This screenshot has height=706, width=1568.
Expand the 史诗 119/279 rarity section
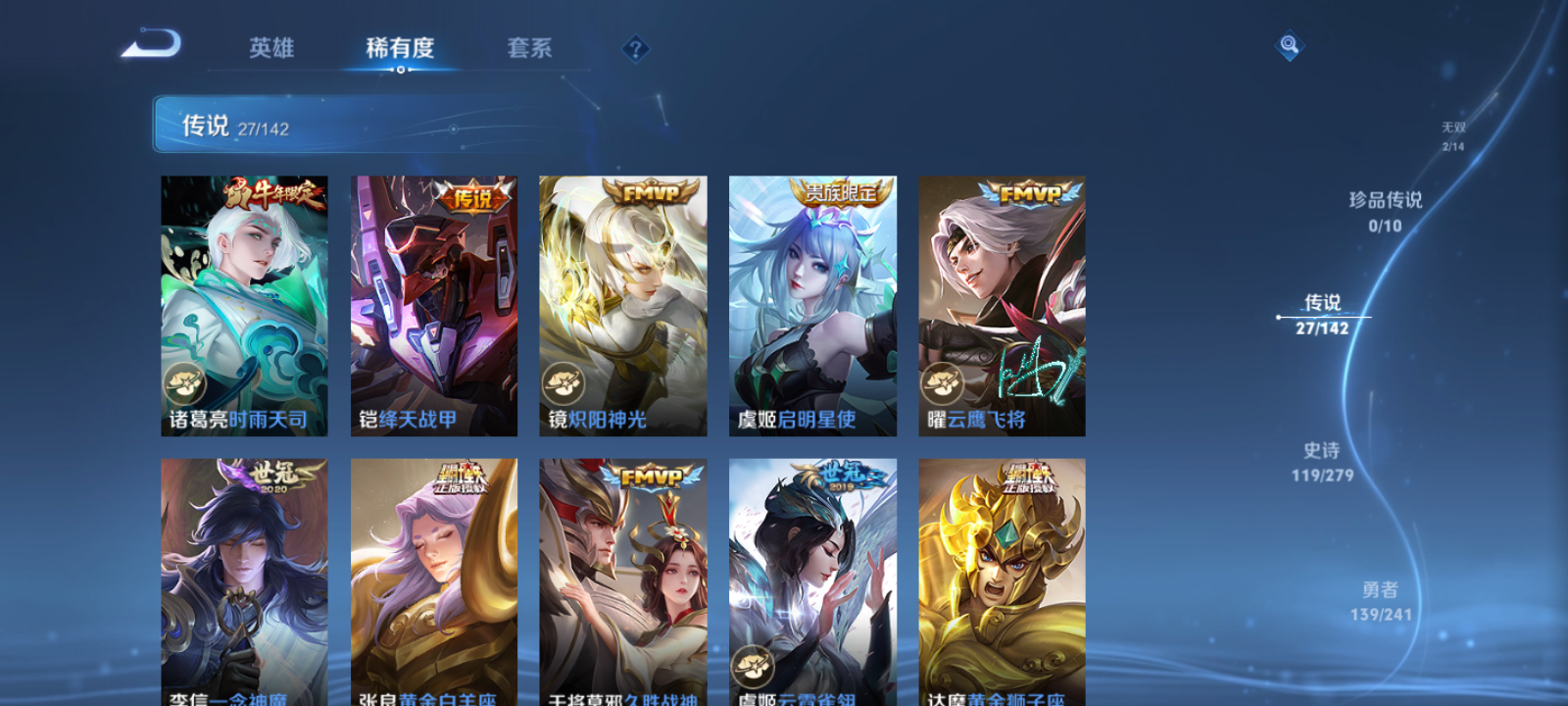[1322, 461]
